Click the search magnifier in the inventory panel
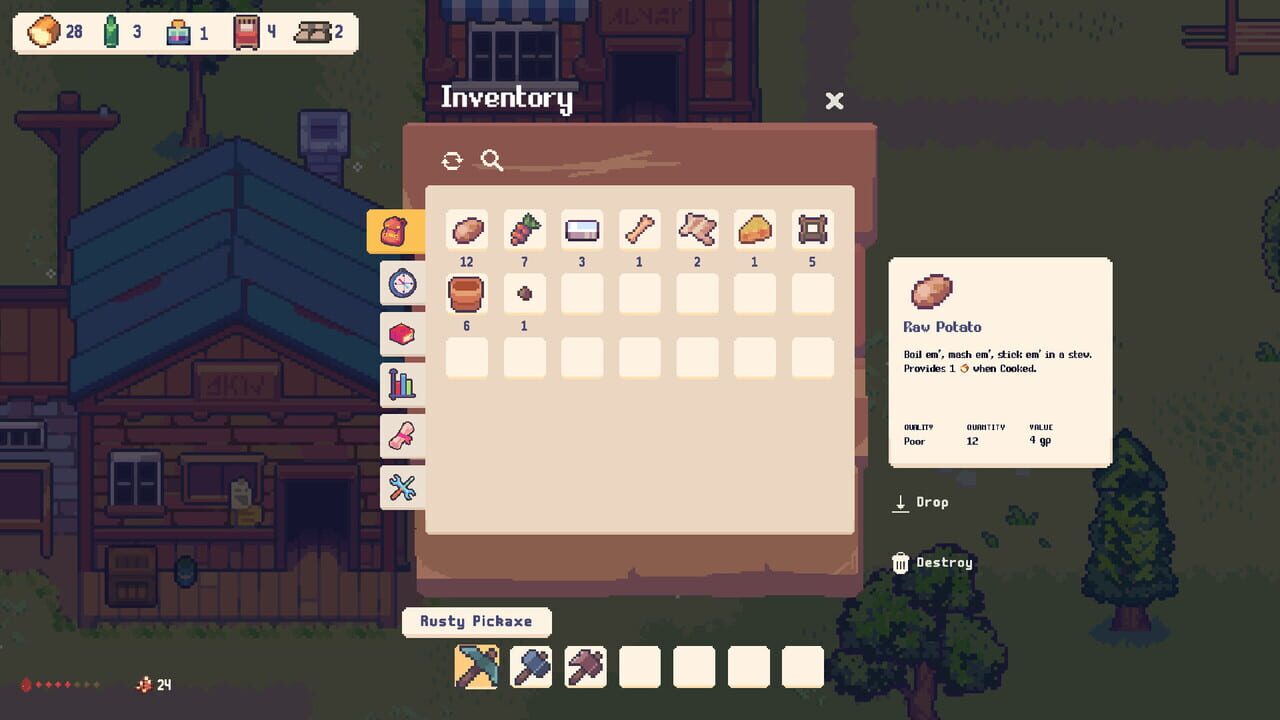 [490, 160]
